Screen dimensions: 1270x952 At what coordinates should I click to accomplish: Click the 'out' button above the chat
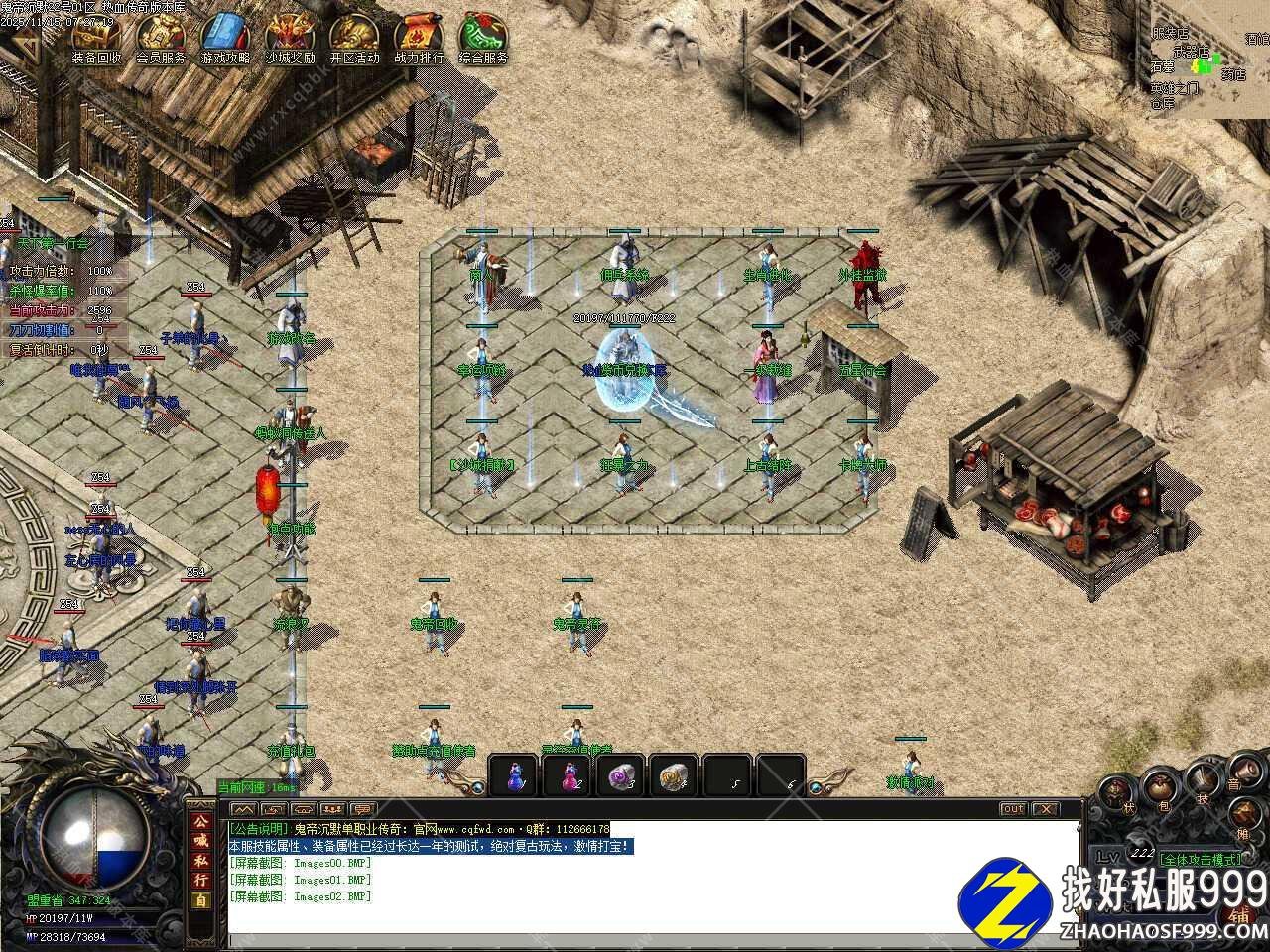click(1012, 809)
